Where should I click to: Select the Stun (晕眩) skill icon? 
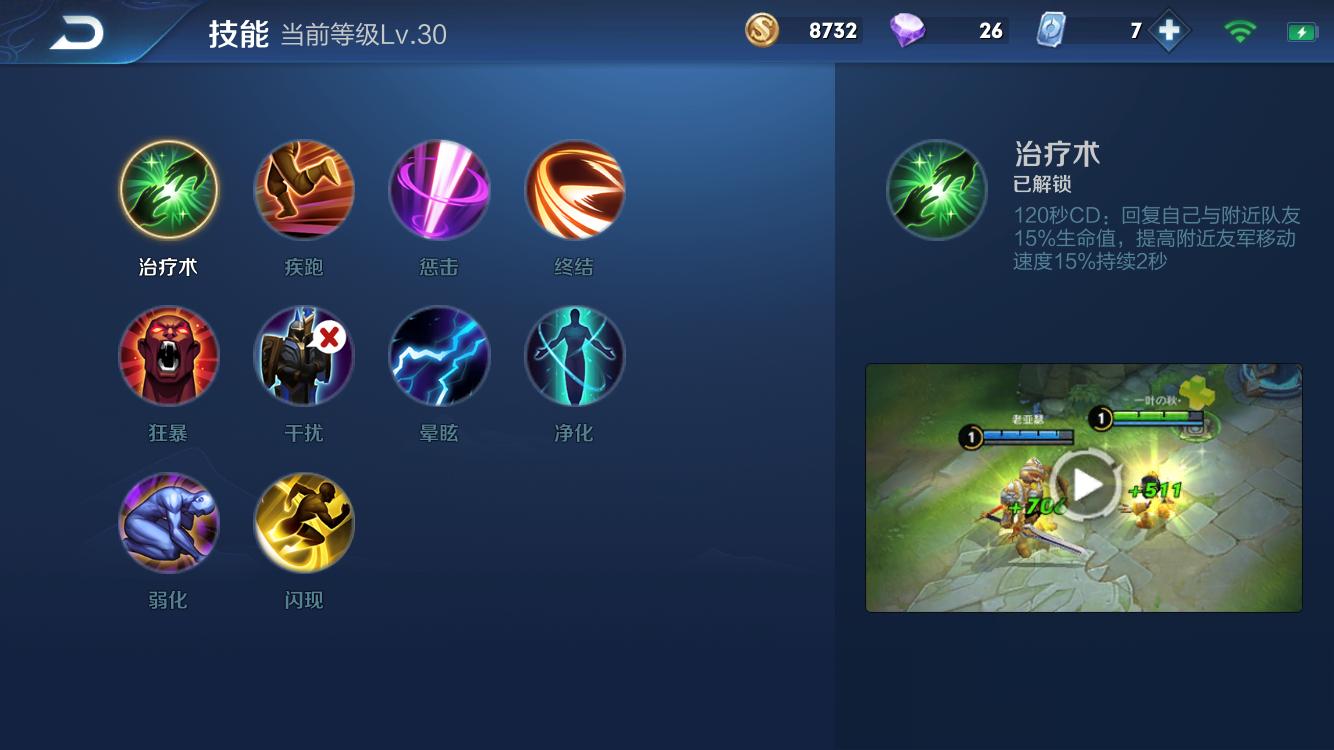pos(439,356)
